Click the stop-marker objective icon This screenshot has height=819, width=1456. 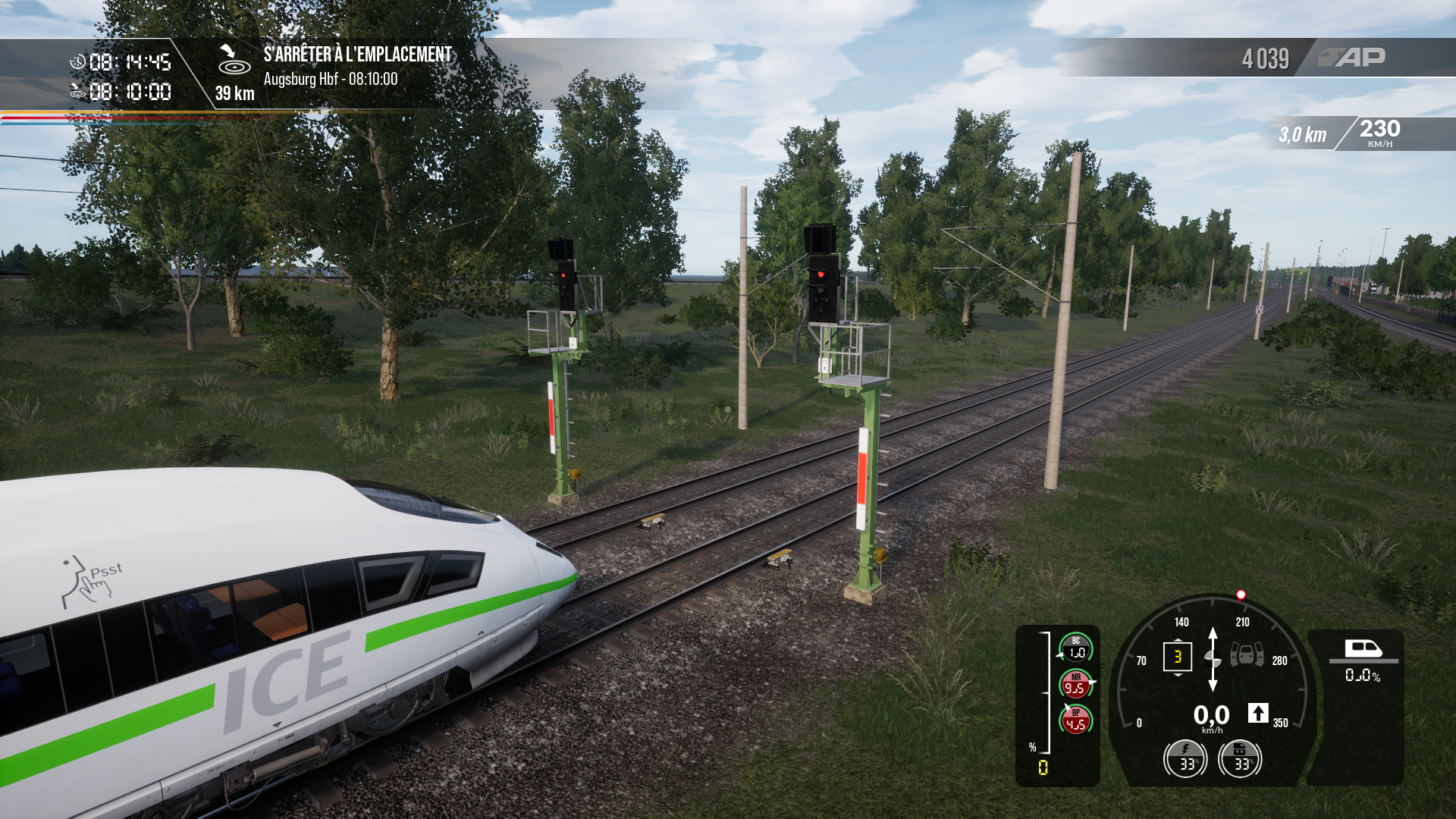click(x=234, y=61)
